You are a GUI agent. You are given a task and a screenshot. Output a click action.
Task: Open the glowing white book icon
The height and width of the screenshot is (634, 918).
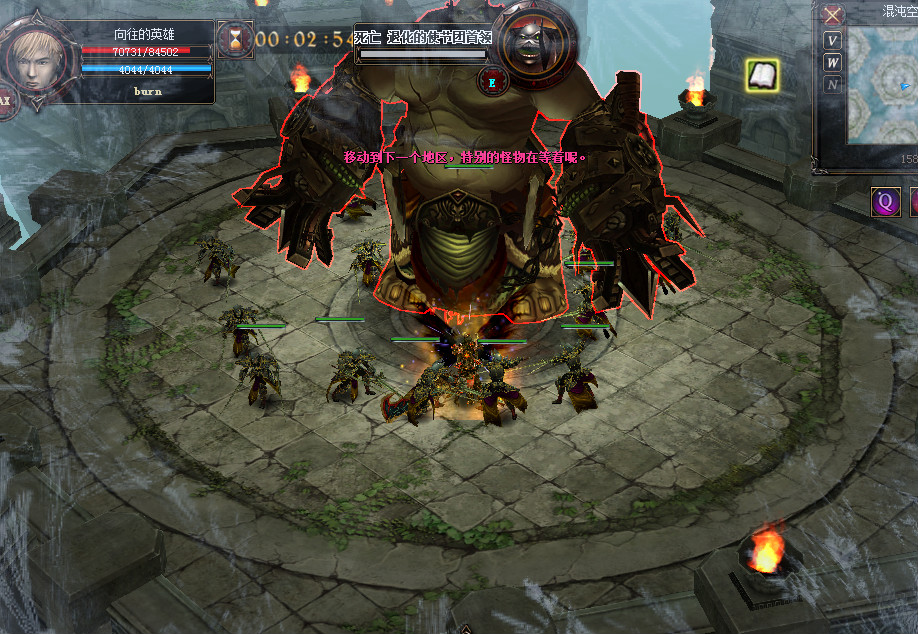pyautogui.click(x=762, y=74)
